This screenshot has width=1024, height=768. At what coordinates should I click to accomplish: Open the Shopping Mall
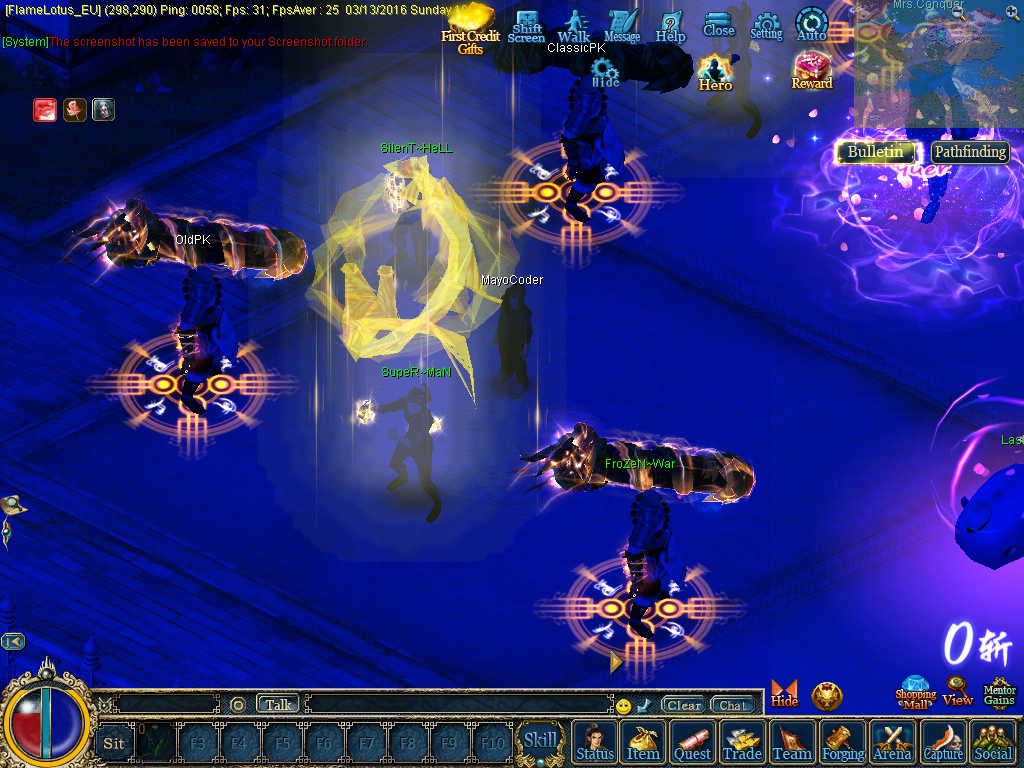click(x=915, y=692)
